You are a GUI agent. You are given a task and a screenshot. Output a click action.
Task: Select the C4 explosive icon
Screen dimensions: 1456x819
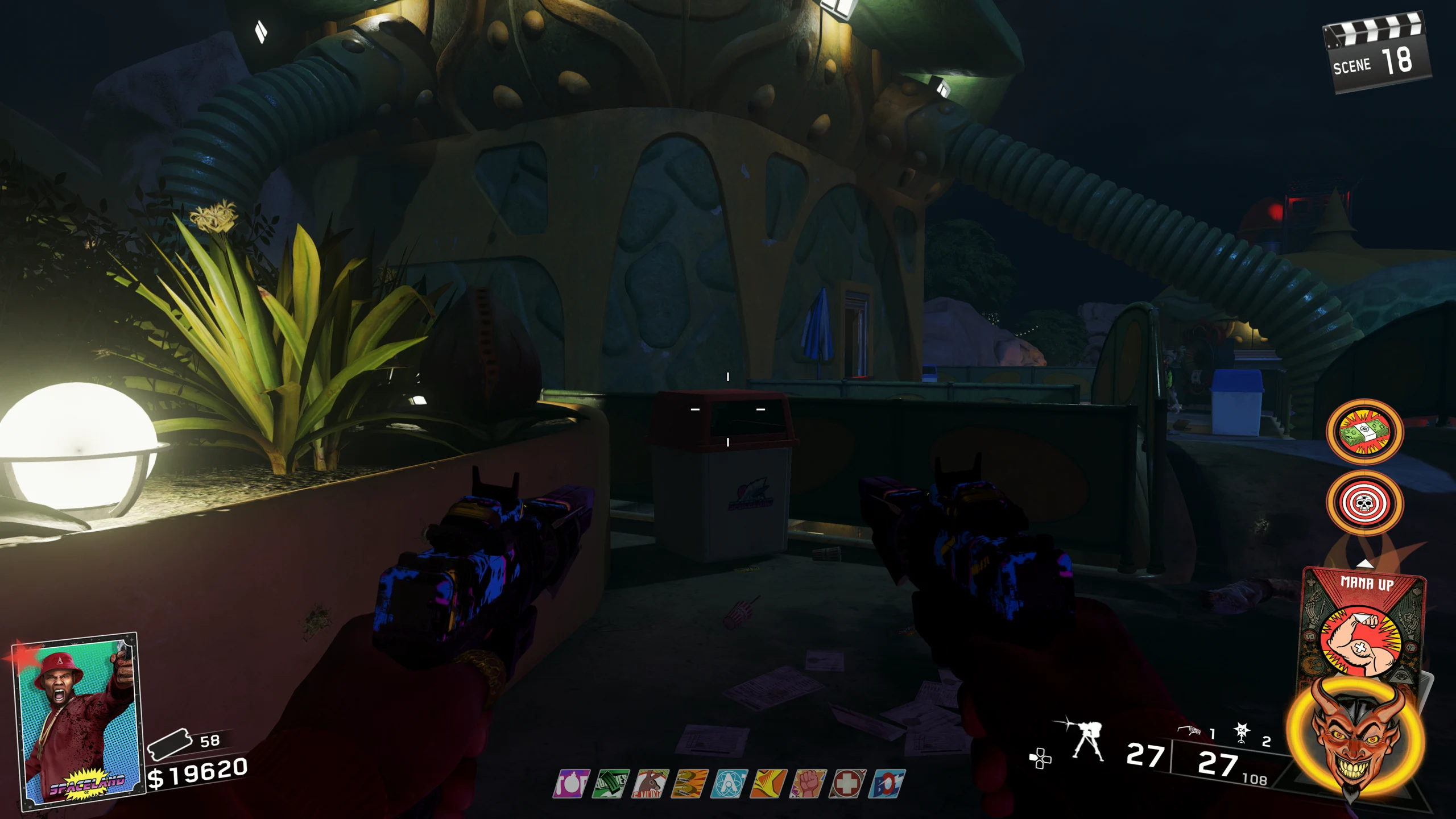(1242, 733)
